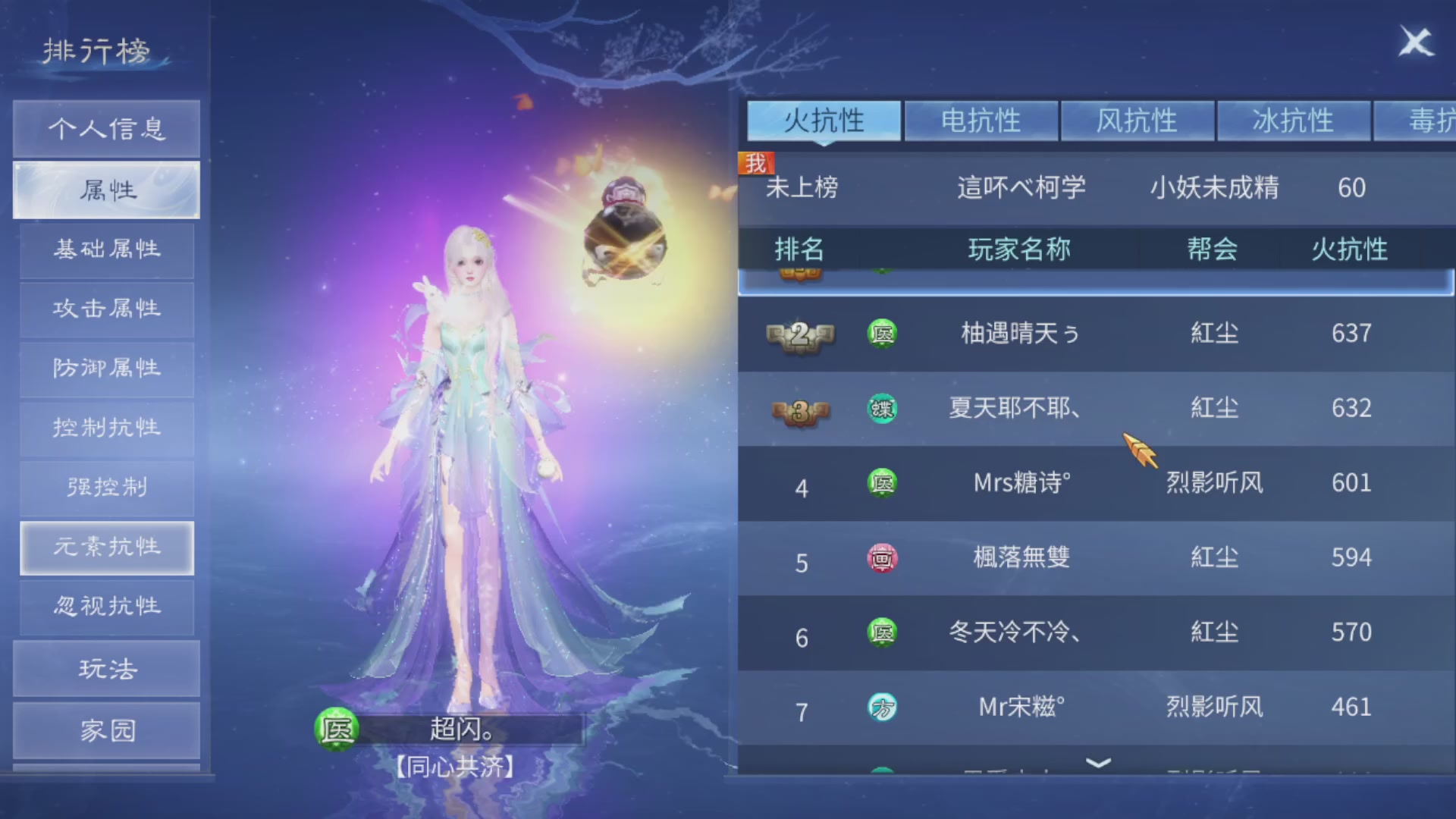Expand the 玩法 category
The image size is (1456, 819).
pos(106,668)
